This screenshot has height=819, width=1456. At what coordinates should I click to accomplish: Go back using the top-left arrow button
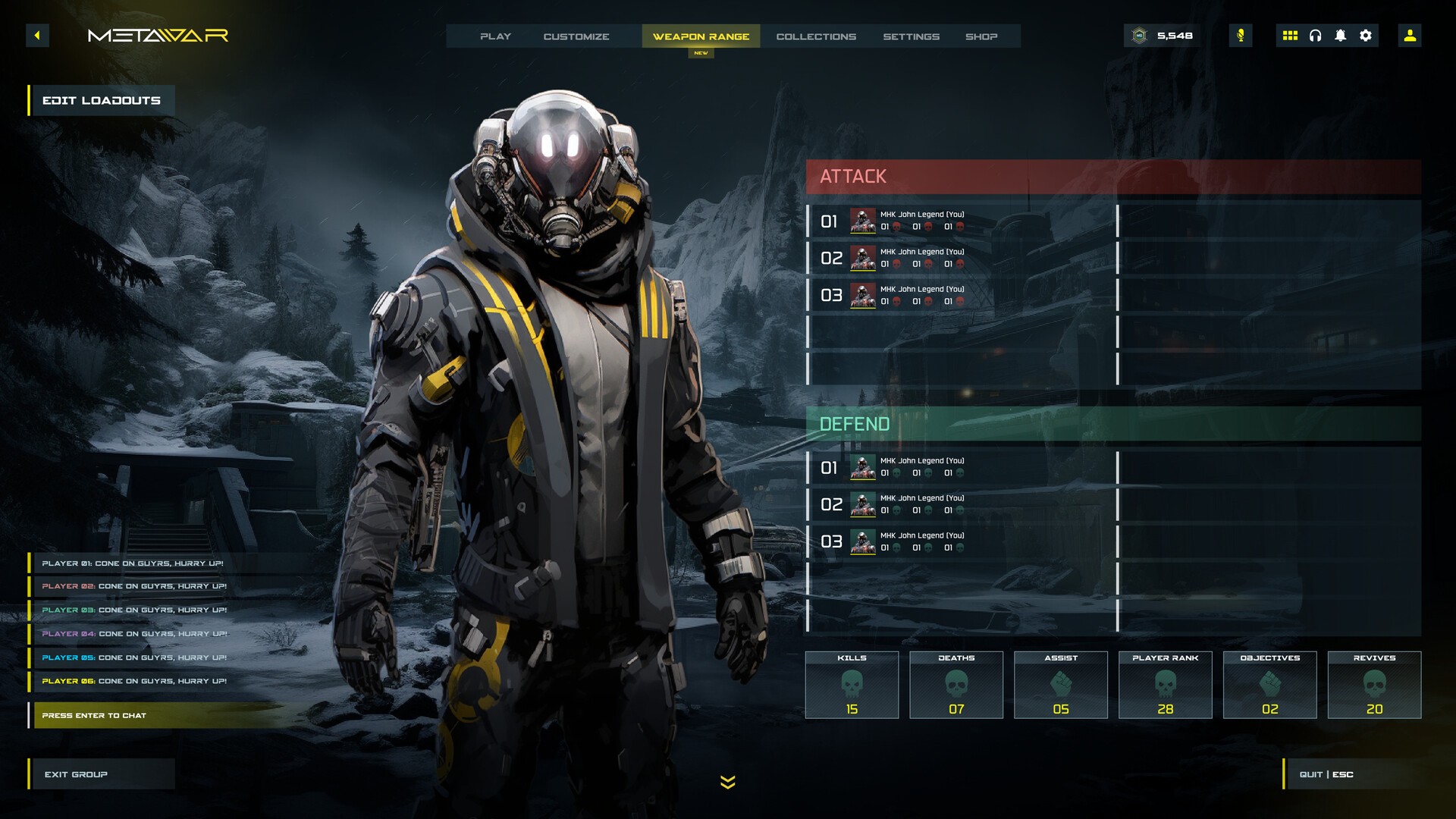tap(37, 36)
